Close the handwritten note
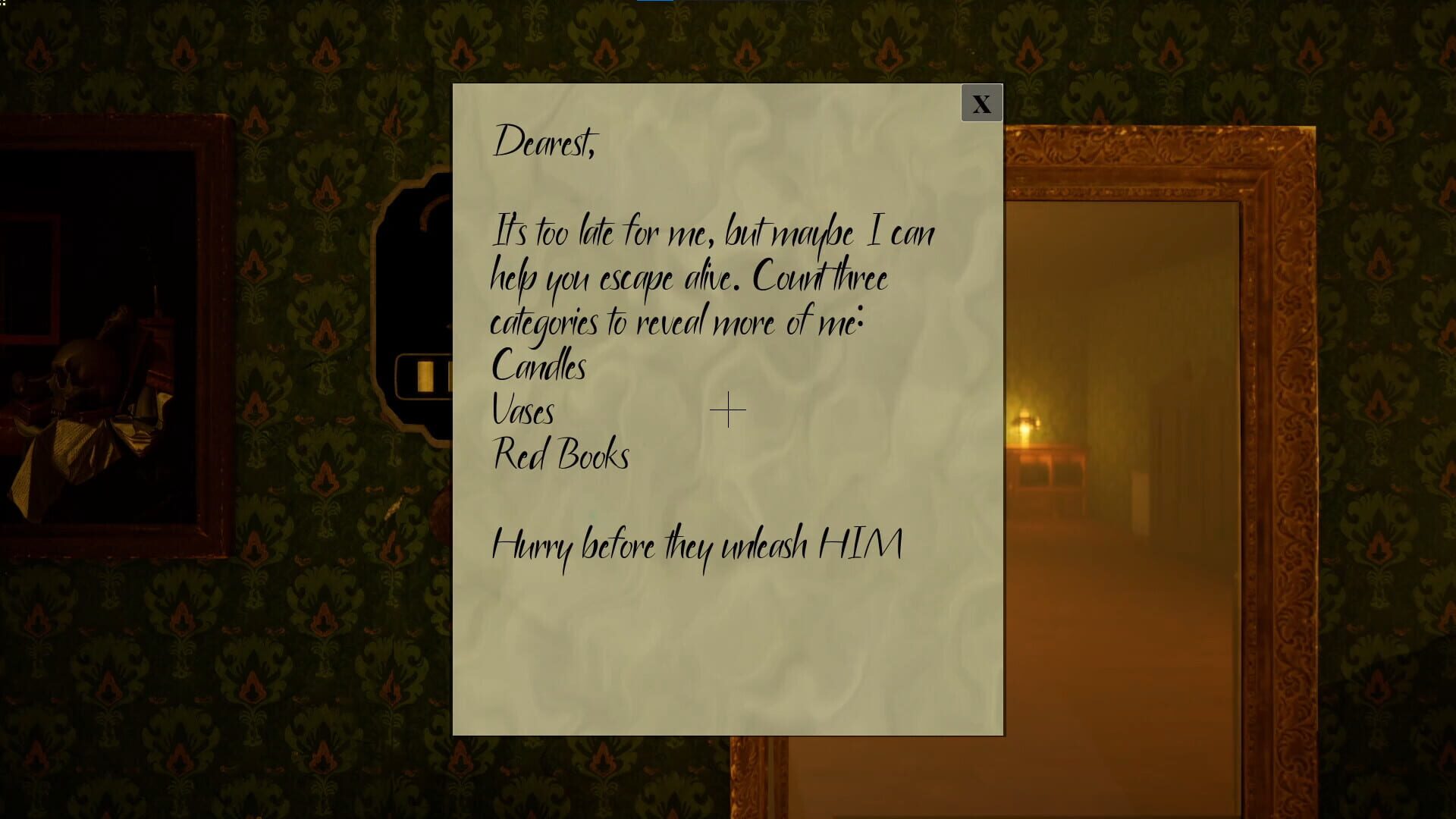The height and width of the screenshot is (819, 1456). click(x=981, y=102)
